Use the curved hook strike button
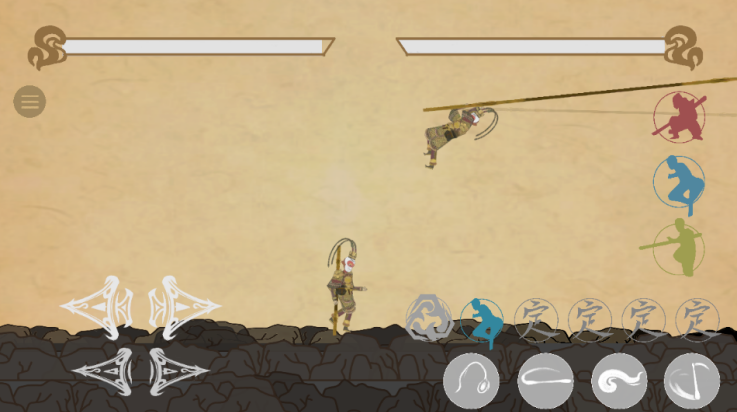 [692, 381]
